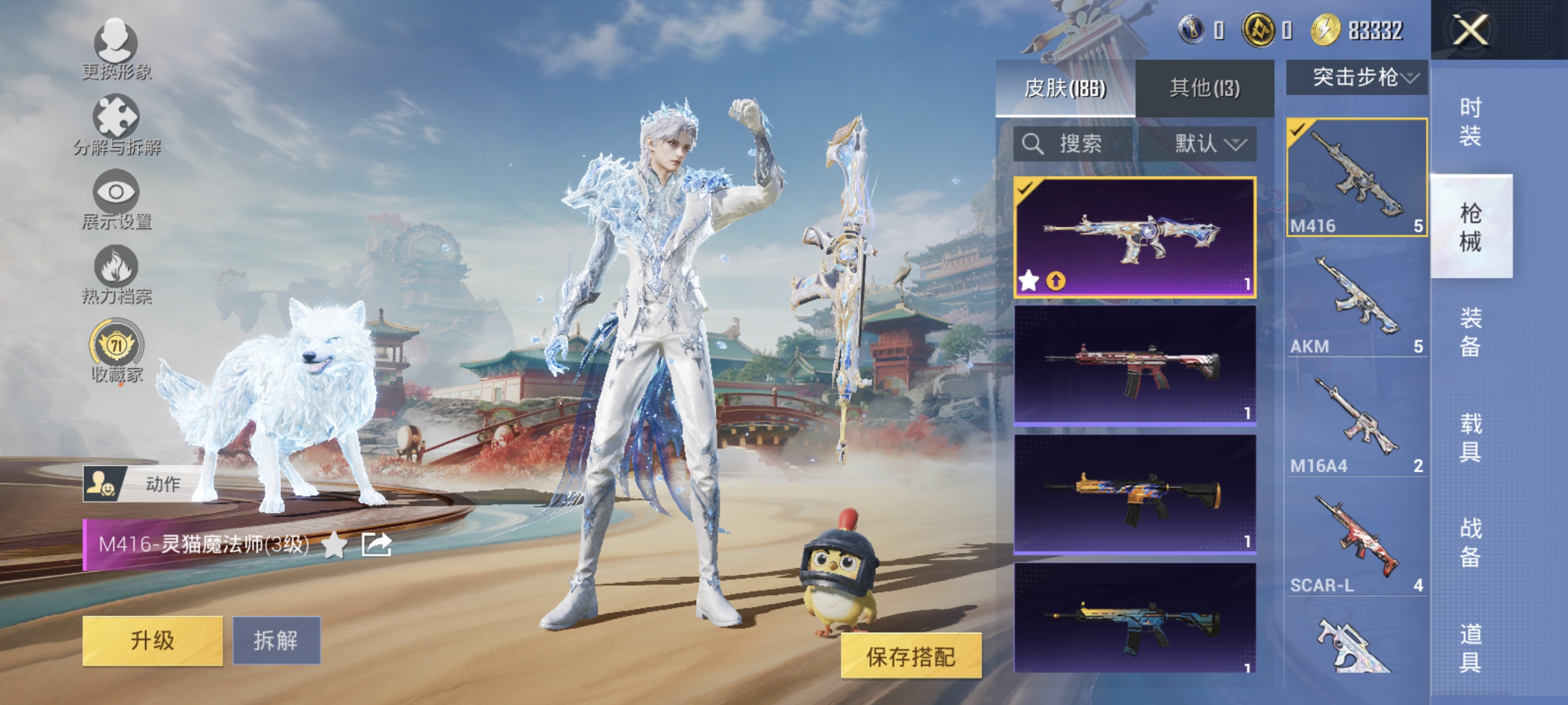Open the search magnifier in skin panel
Screen dimensions: 1568x705
(x=1033, y=145)
